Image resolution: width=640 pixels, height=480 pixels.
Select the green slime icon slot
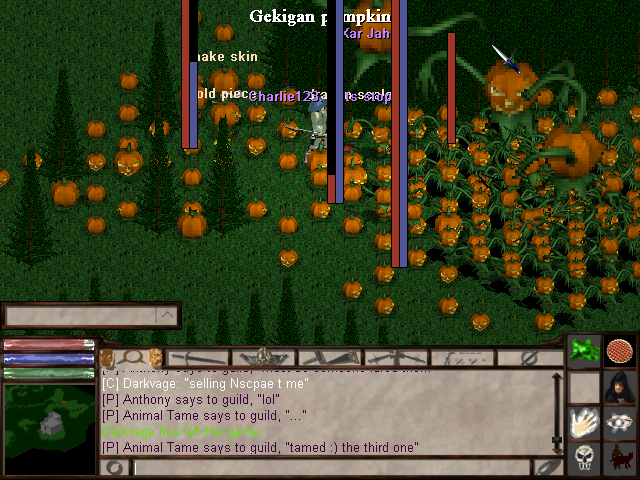click(x=585, y=352)
